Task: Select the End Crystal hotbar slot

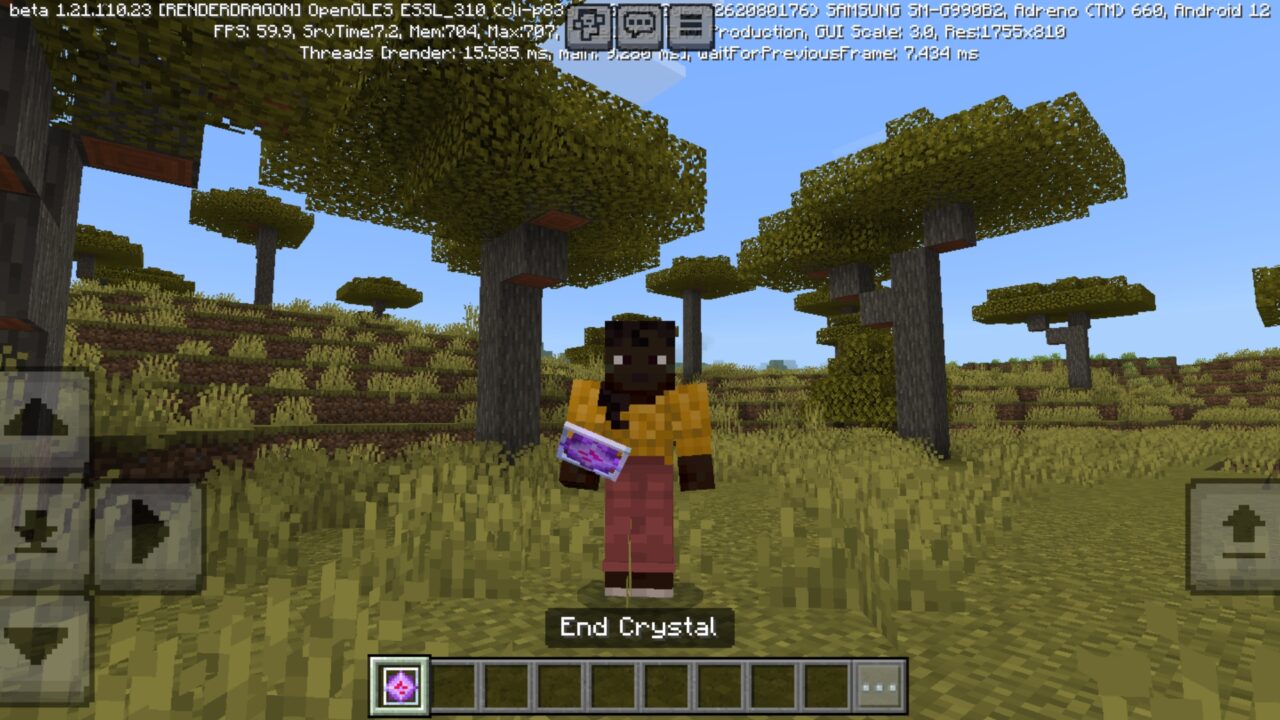Action: click(x=400, y=686)
